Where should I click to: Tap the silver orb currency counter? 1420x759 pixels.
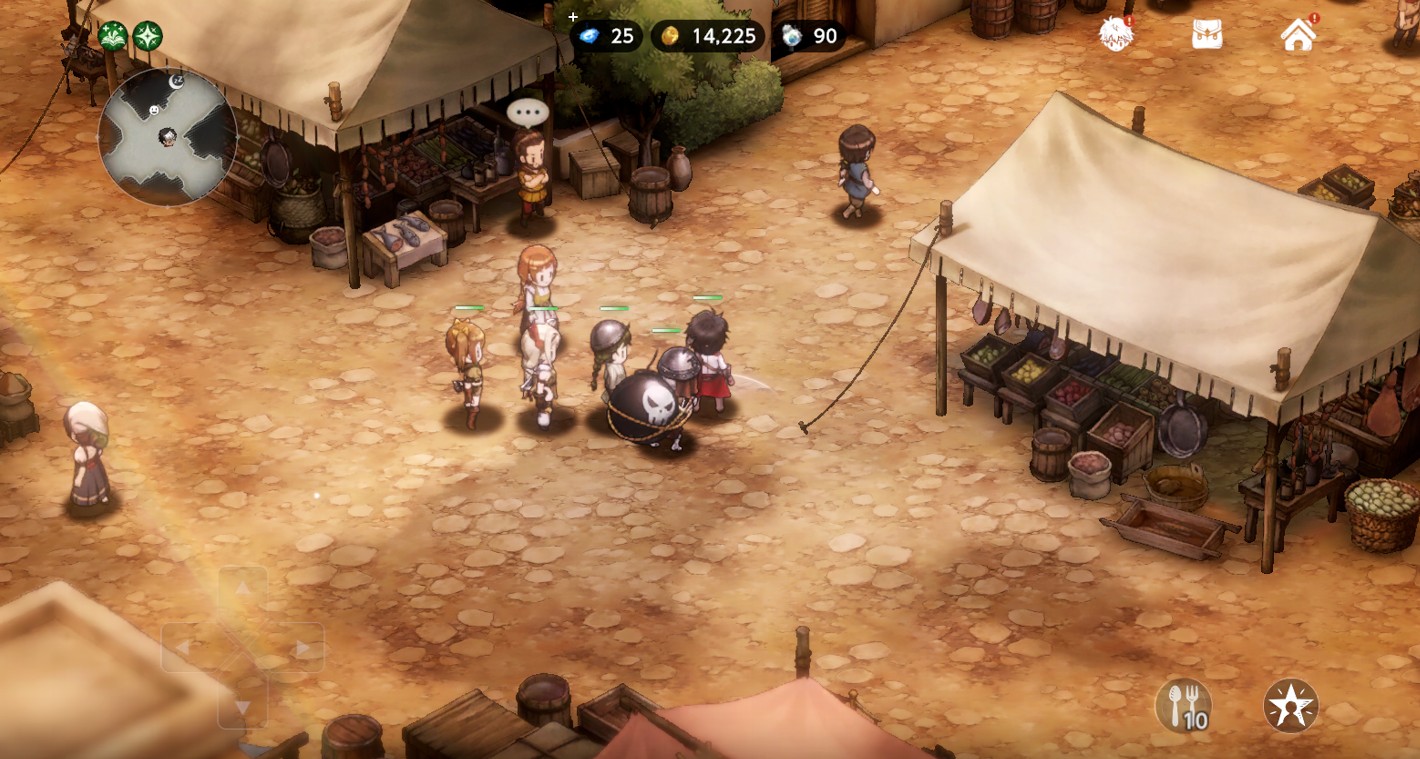point(811,37)
